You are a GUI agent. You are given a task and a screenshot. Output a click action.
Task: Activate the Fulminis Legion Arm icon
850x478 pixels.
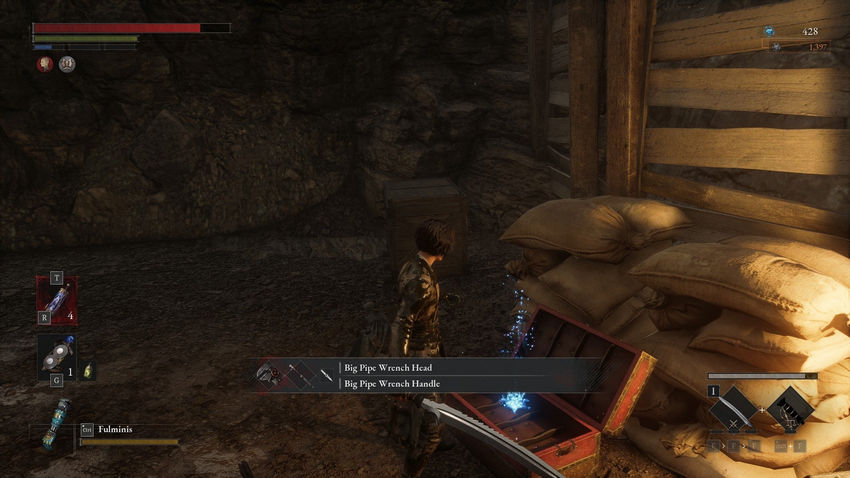57,423
